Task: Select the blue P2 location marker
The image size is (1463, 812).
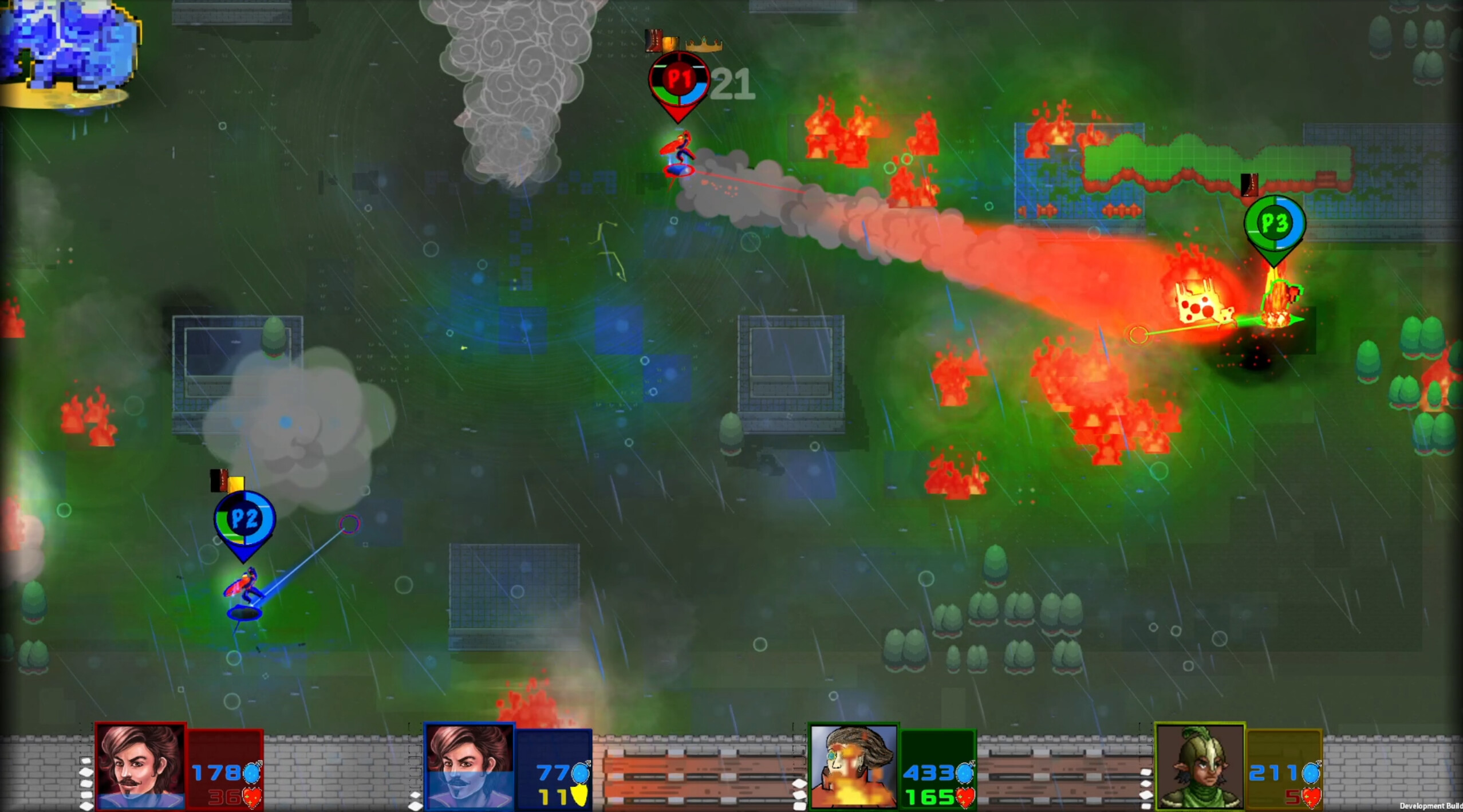Action: tap(244, 518)
